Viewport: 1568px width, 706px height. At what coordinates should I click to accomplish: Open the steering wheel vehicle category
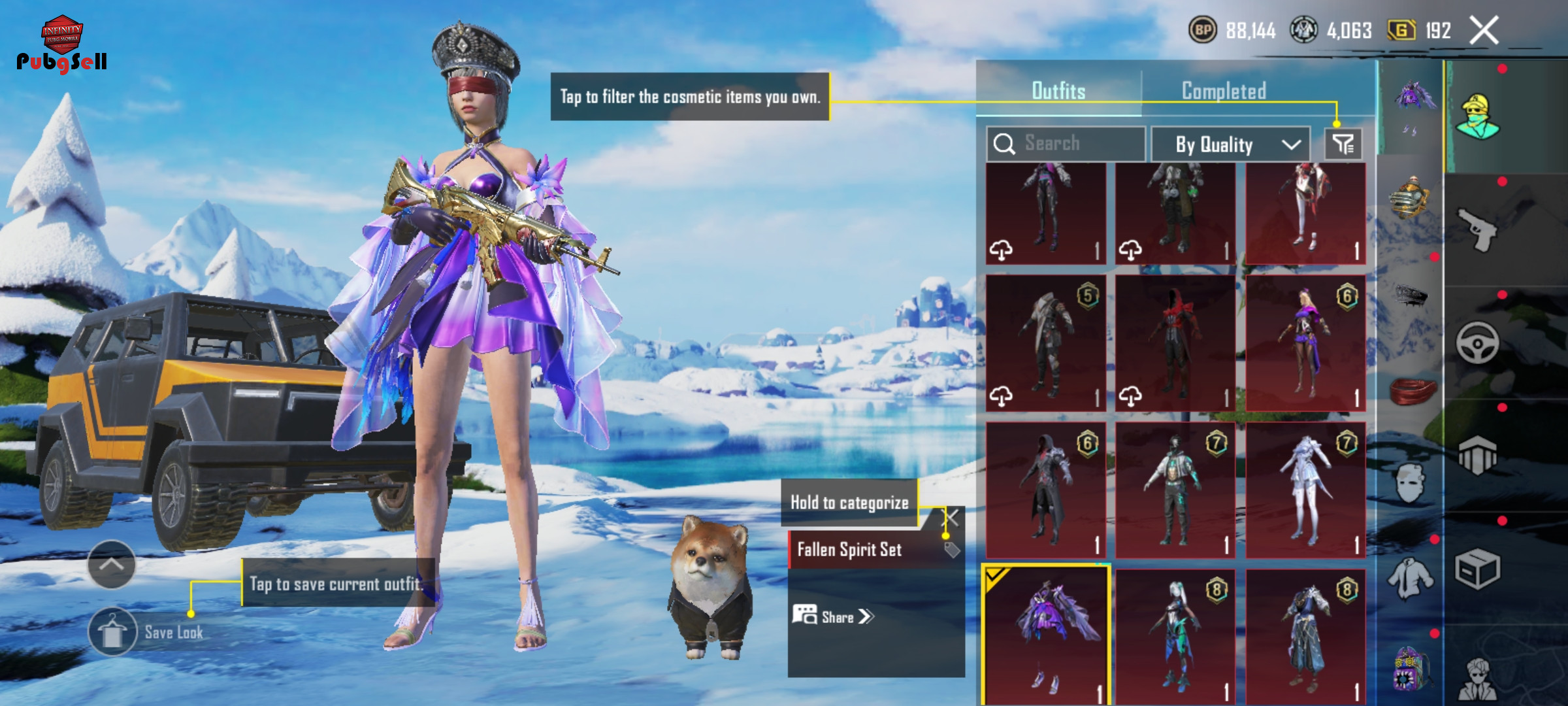click(1478, 343)
